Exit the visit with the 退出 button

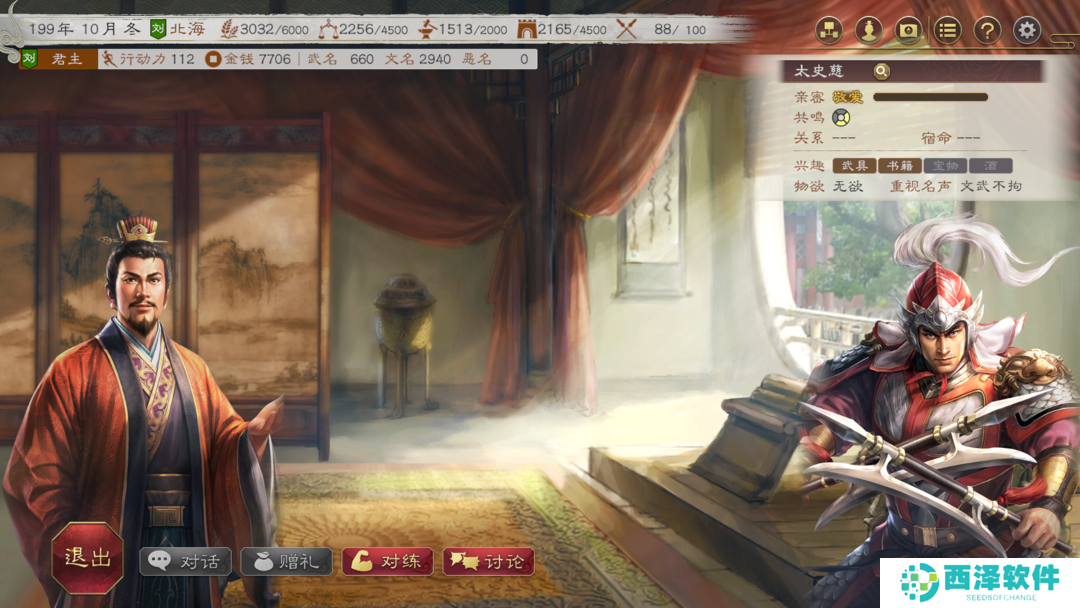(88, 558)
